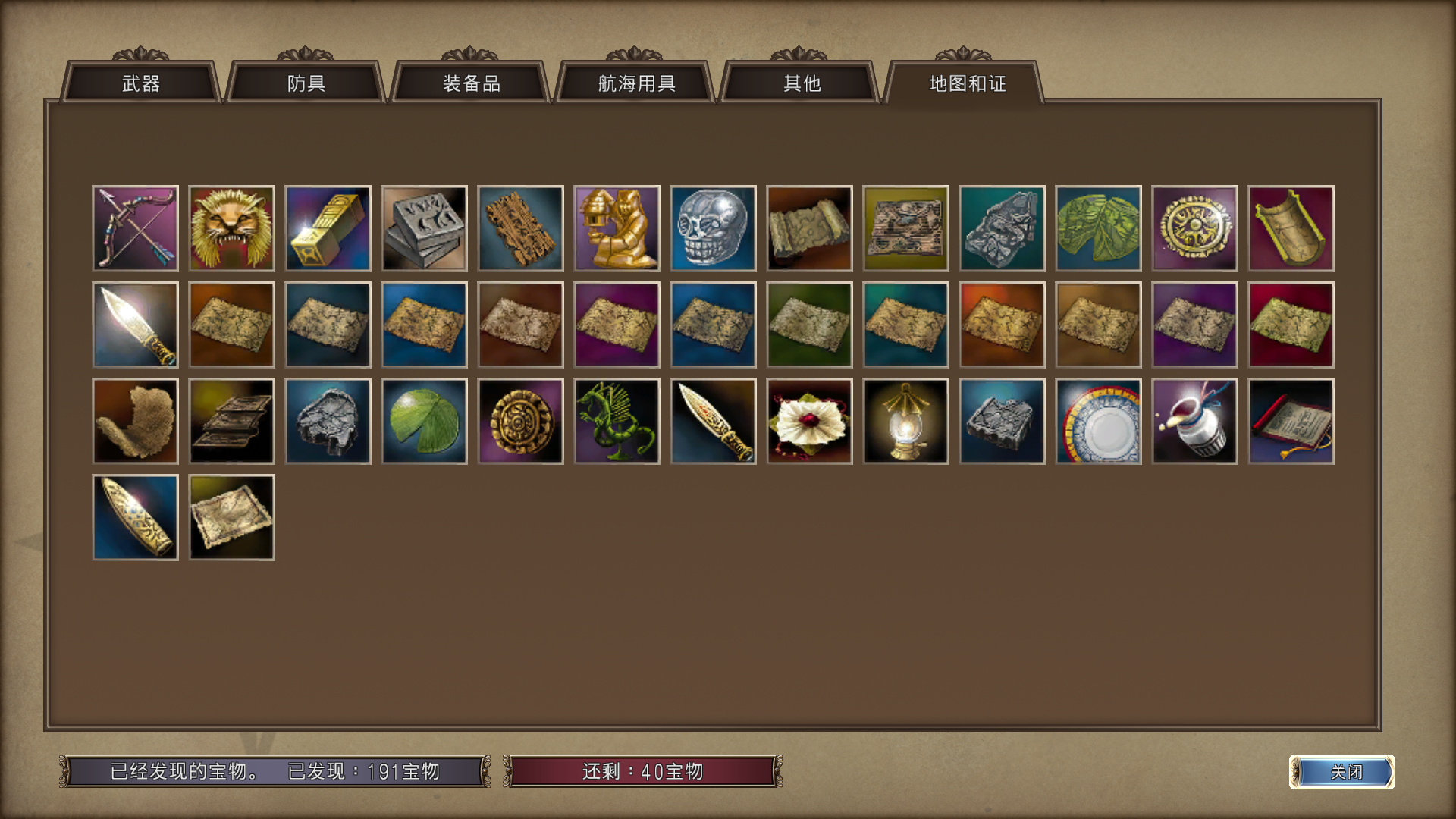Pick the white porcelain plate treasure

[1099, 421]
